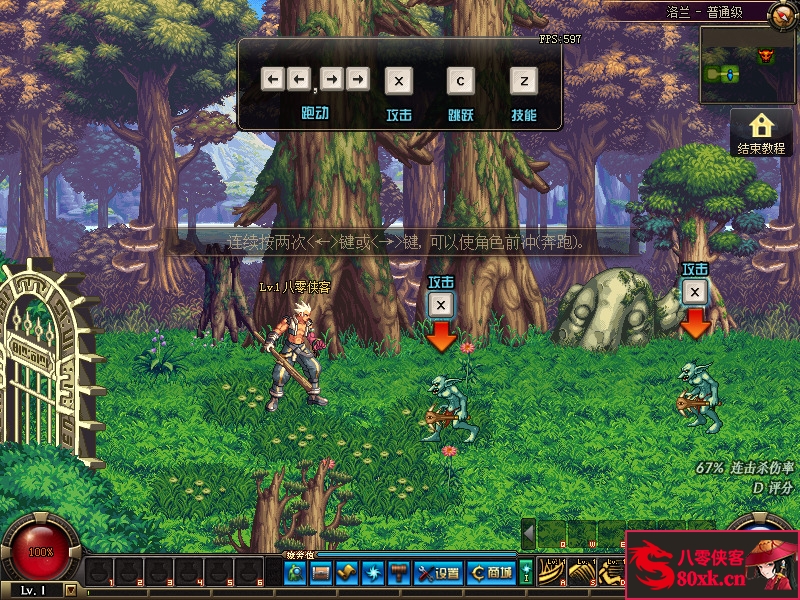The image size is (800, 600).
Task: Open the 设置 settings menu
Action: [x=437, y=573]
